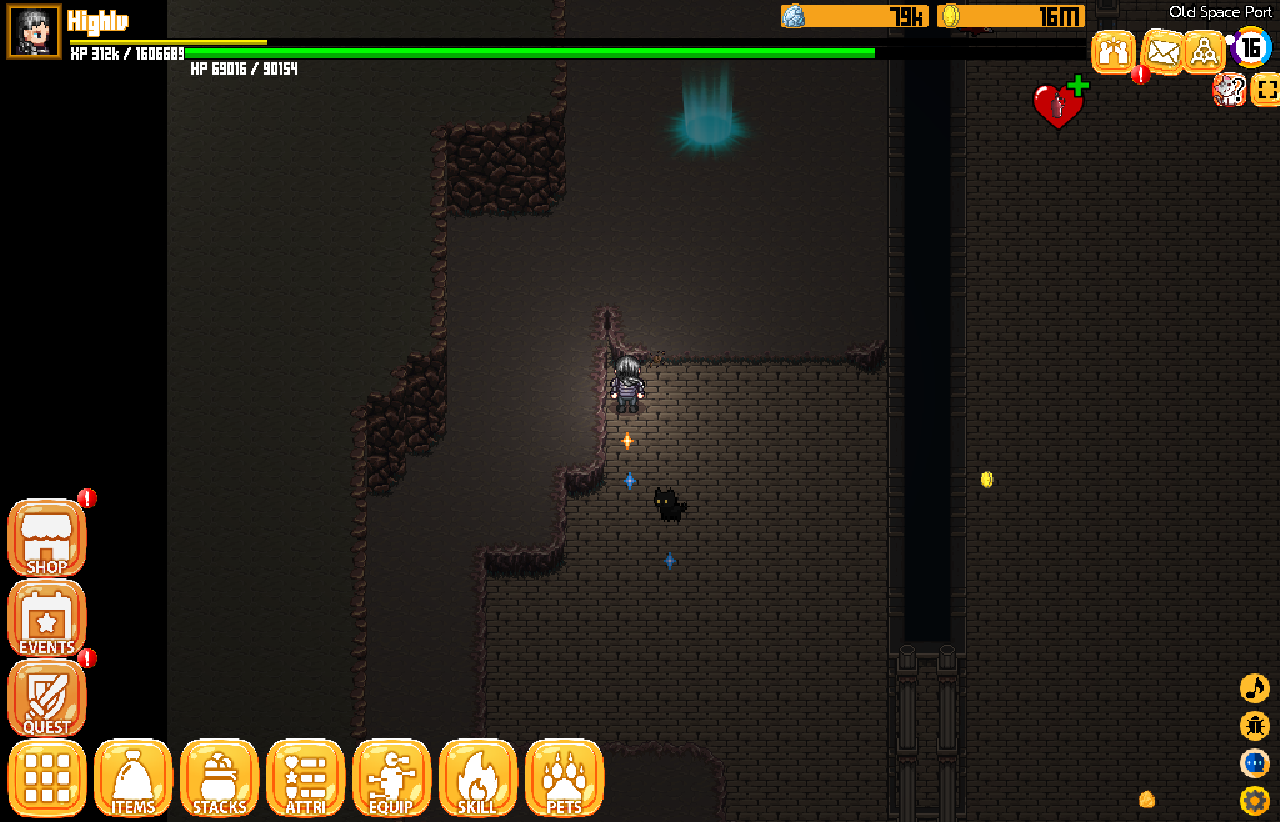This screenshot has height=822, width=1280.
Task: Open the STACKS inventory
Action: click(219, 778)
